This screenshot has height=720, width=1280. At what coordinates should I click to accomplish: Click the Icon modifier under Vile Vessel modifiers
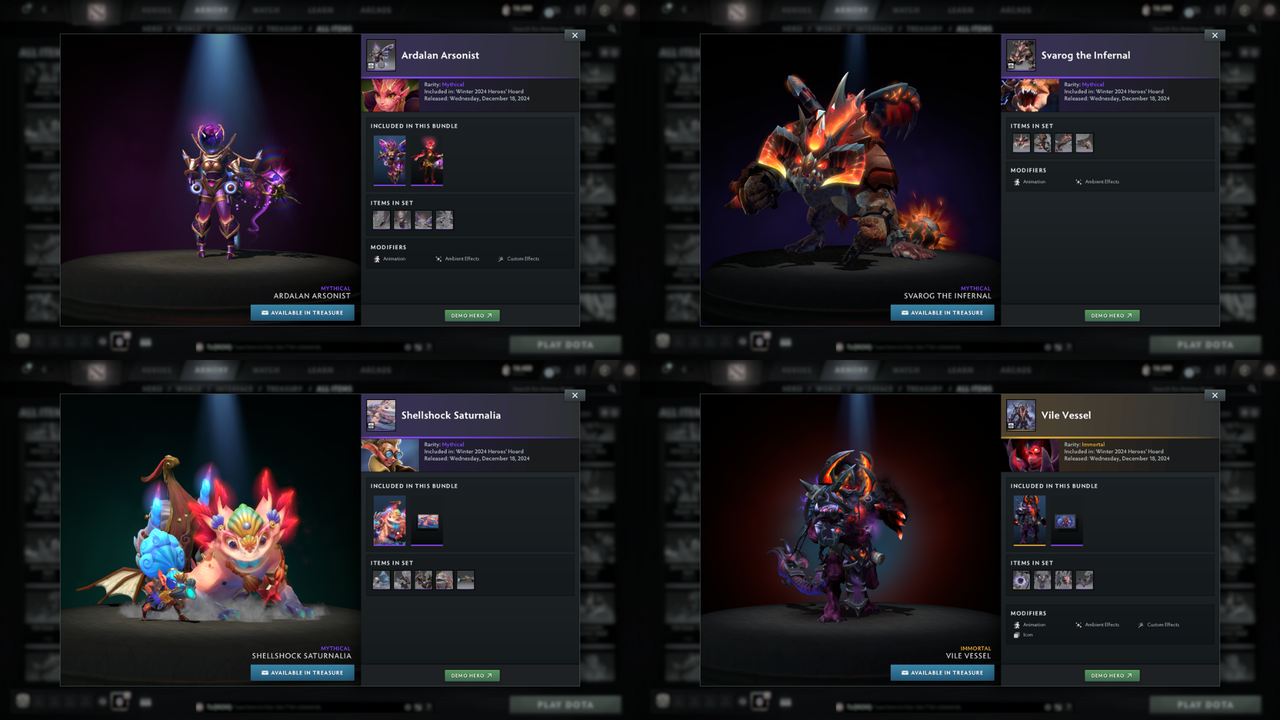[x=1017, y=635]
